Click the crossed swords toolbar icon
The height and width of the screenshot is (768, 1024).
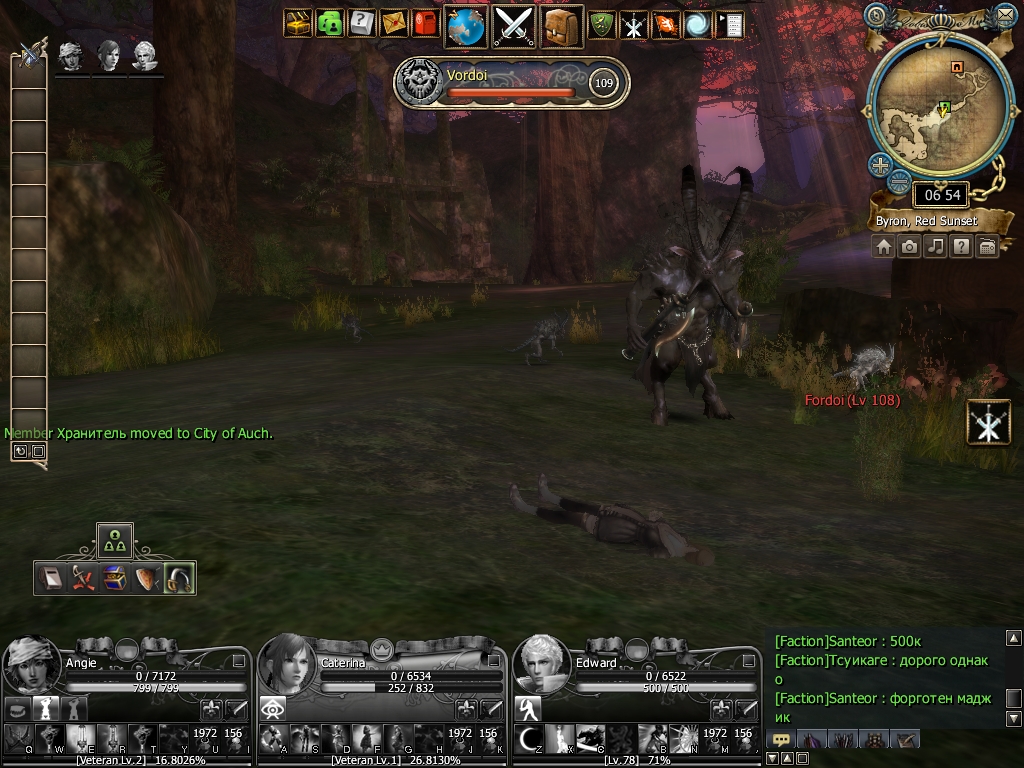(515, 26)
